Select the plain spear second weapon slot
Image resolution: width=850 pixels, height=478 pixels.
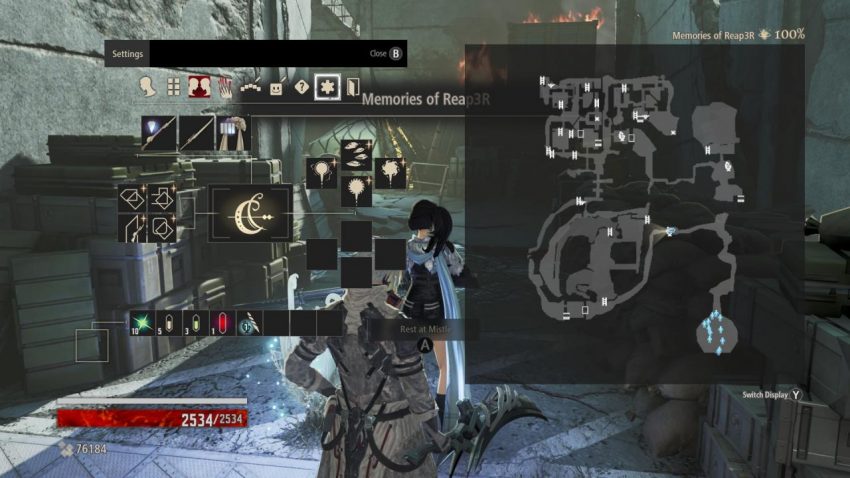tap(197, 133)
